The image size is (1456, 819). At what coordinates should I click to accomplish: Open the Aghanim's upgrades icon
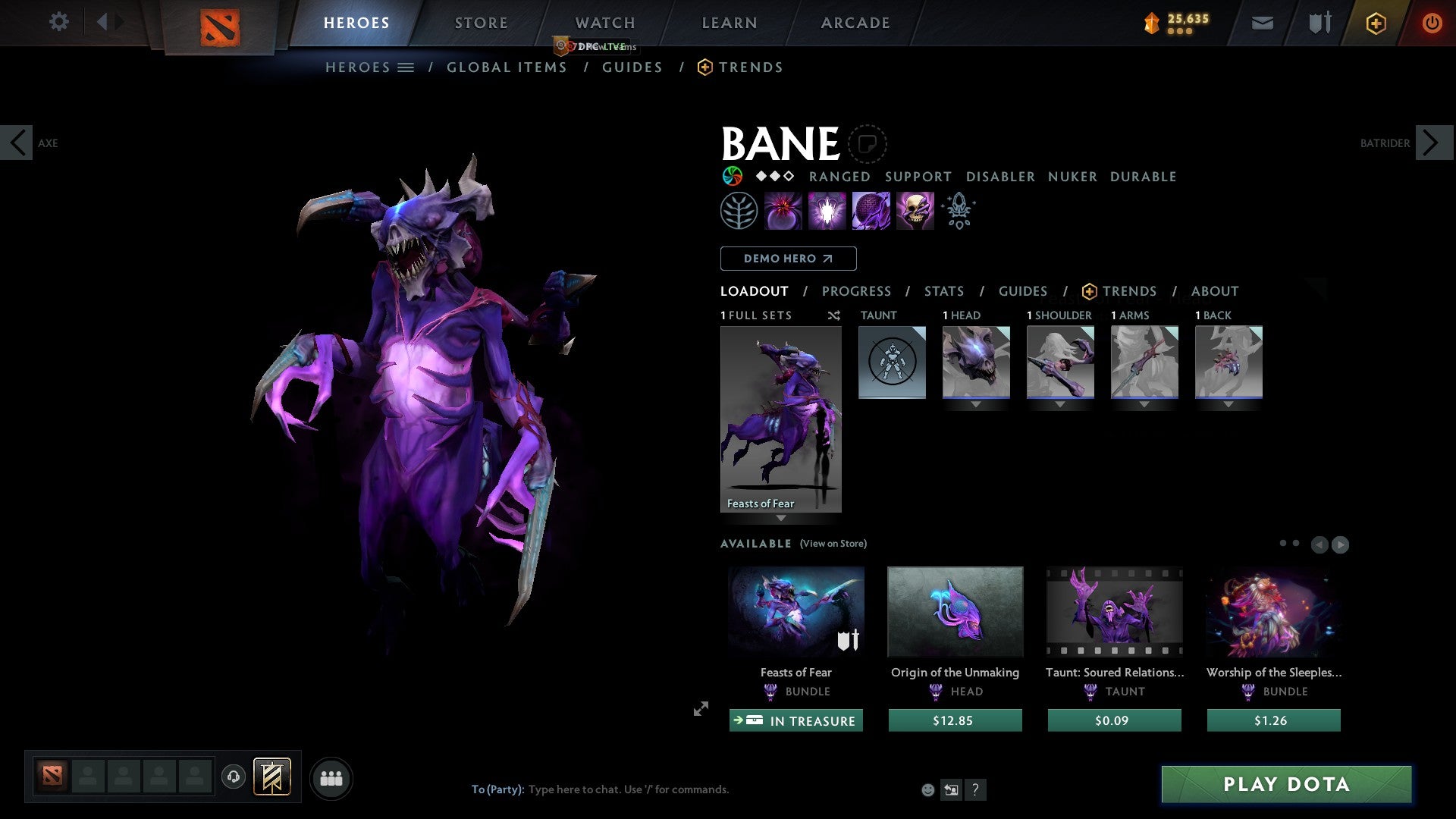point(958,210)
